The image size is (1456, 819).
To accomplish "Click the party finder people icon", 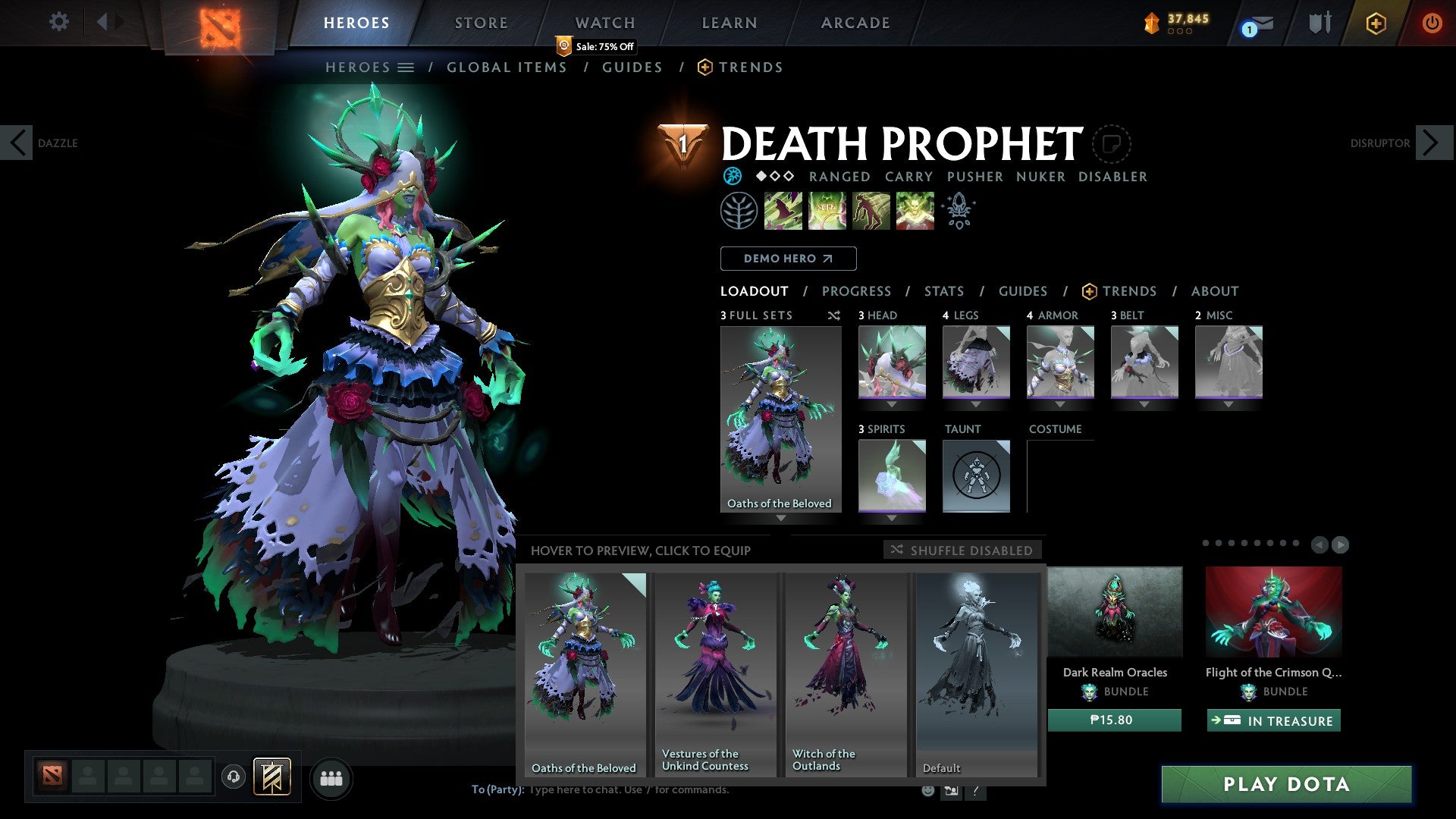I will tap(331, 778).
